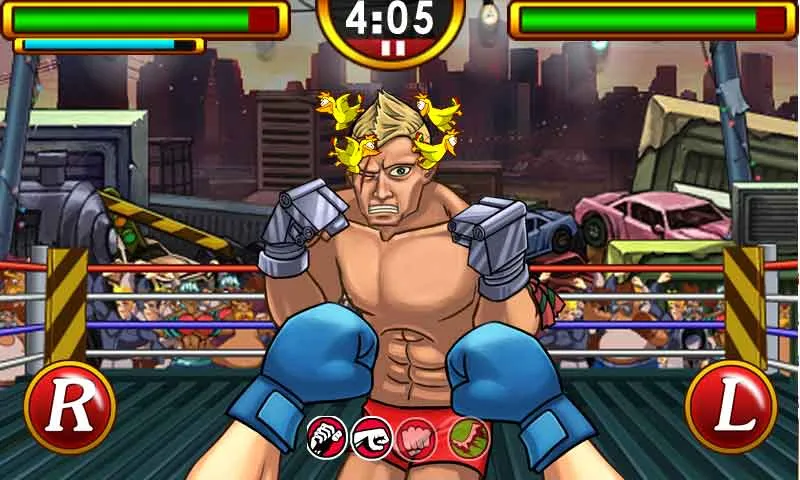
Task: Tap the red R punch button
Action: [x=69, y=407]
